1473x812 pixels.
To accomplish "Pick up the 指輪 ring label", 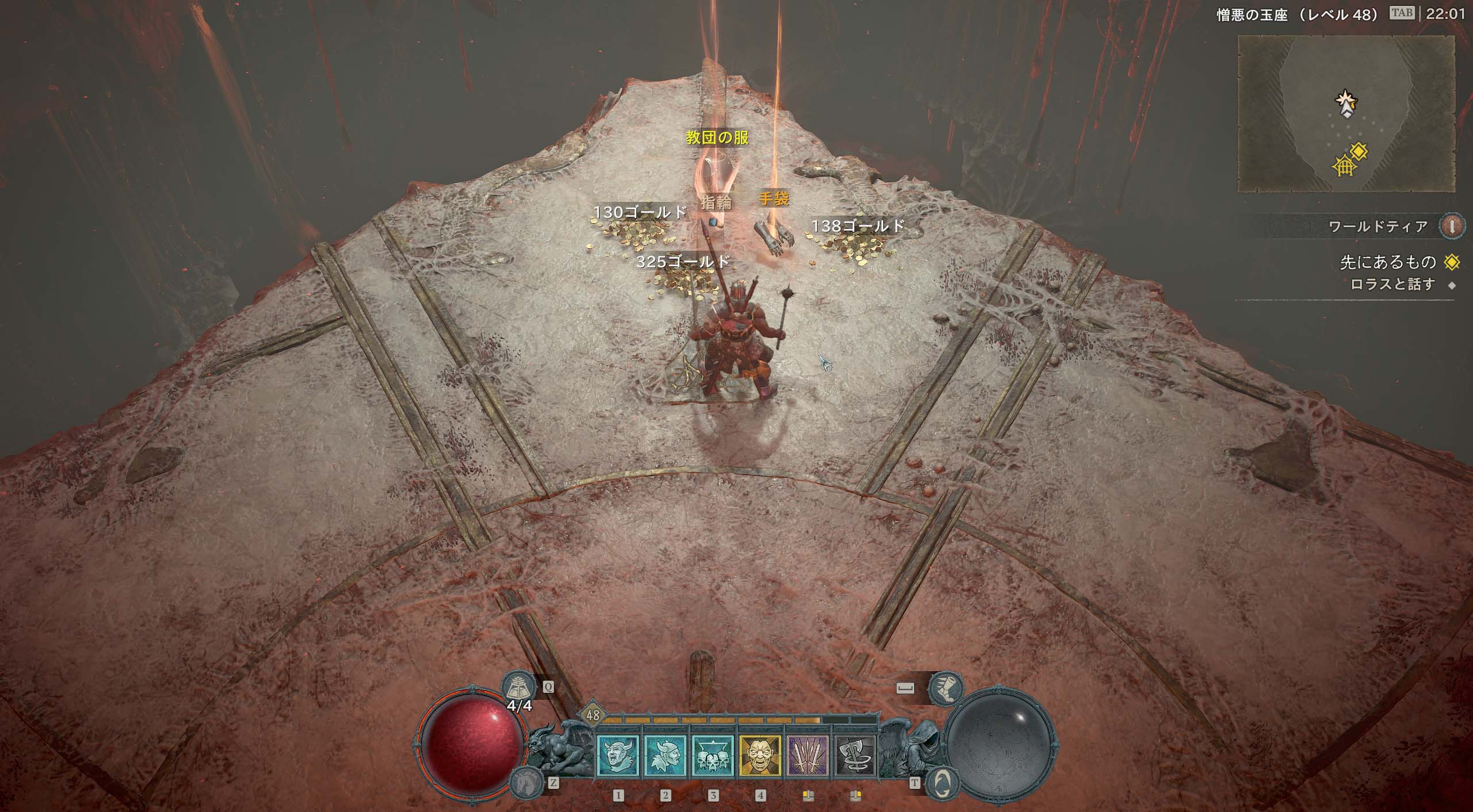I will (716, 202).
